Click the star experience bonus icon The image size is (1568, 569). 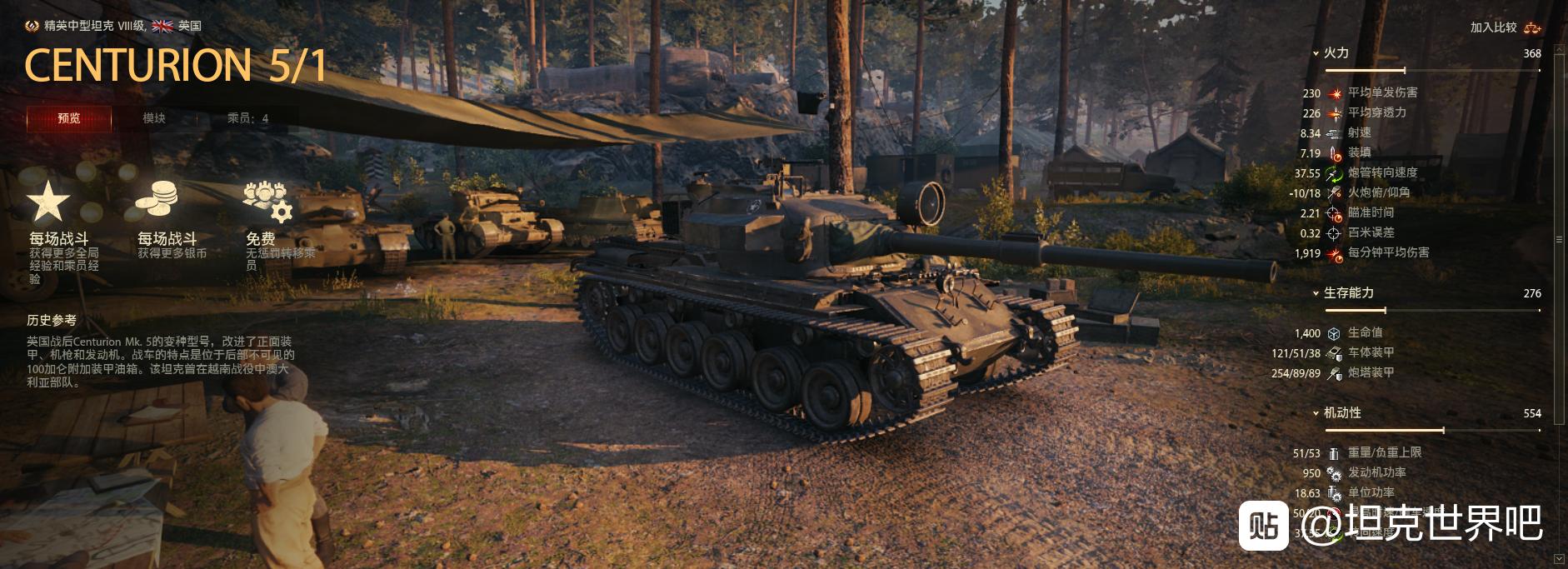tap(48, 202)
